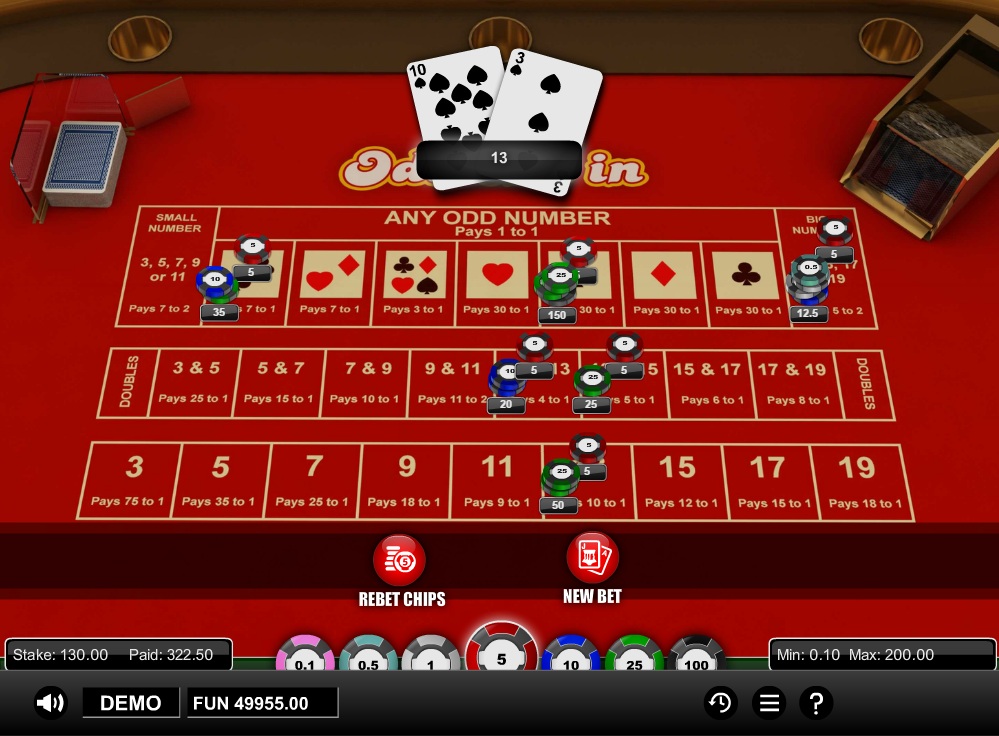The height and width of the screenshot is (736, 999).
Task: Place a bet on number 15
Action: [678, 480]
